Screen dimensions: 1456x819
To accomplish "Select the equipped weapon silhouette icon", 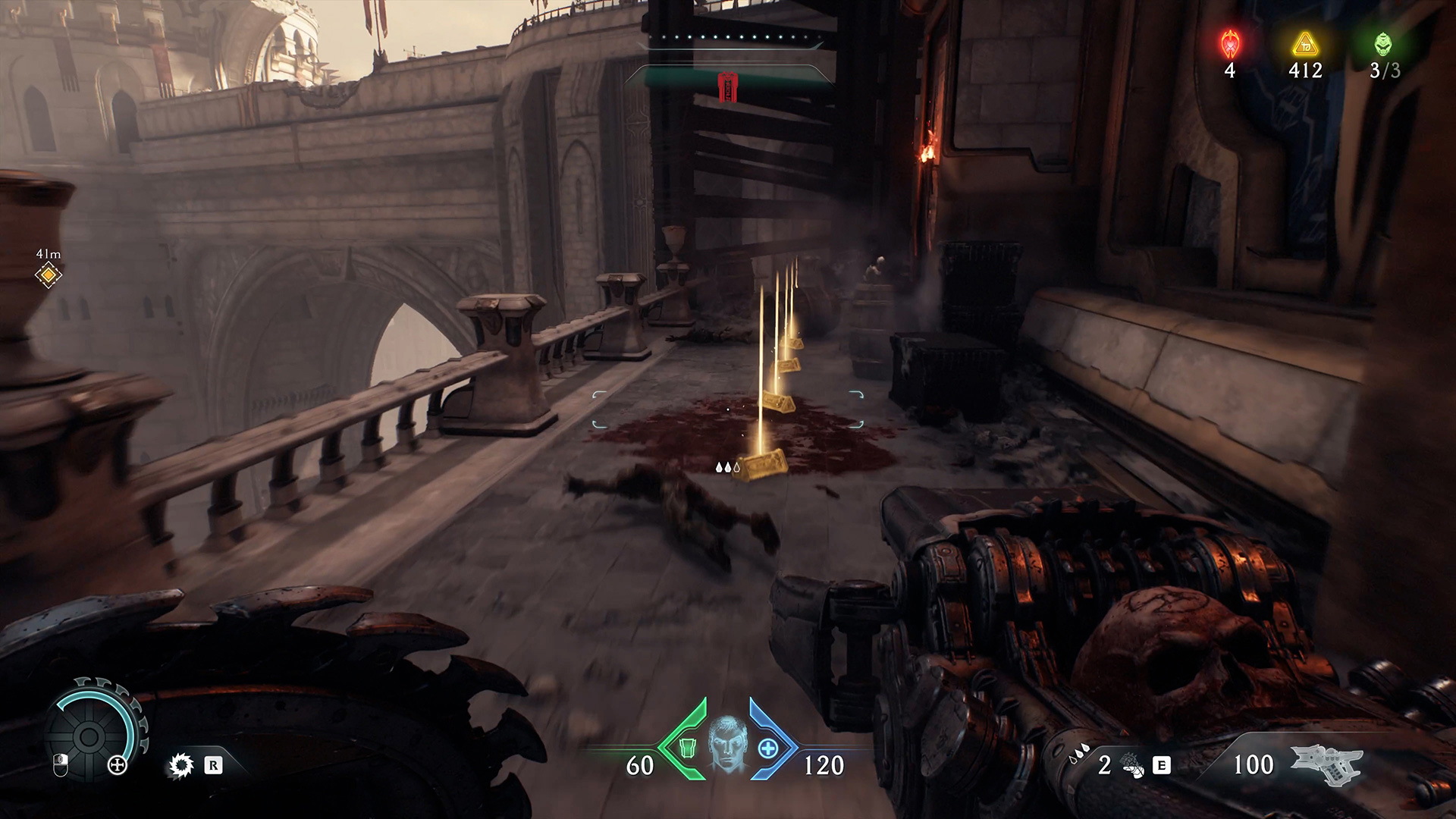I will point(1326,765).
